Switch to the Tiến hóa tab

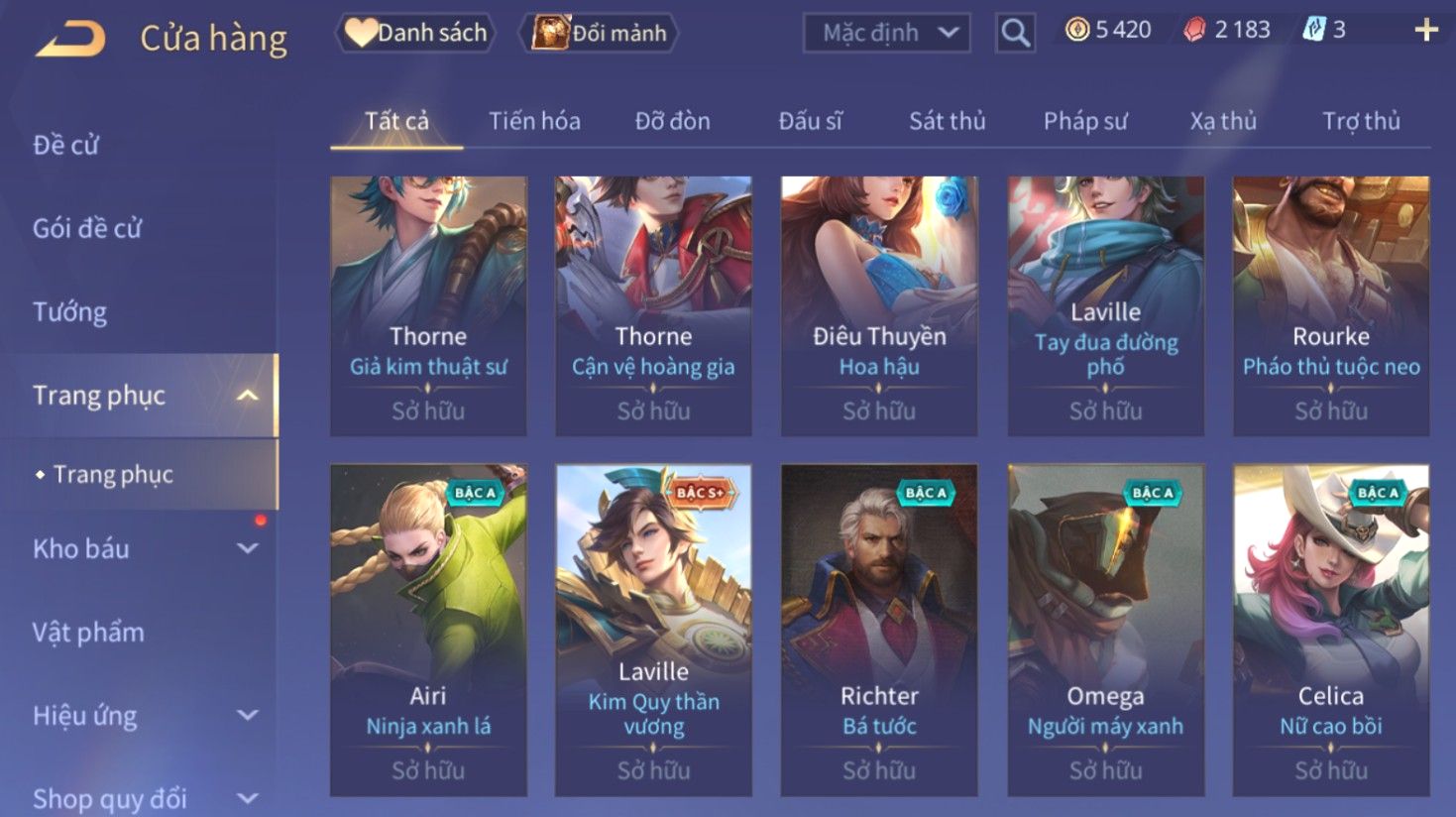click(x=534, y=121)
